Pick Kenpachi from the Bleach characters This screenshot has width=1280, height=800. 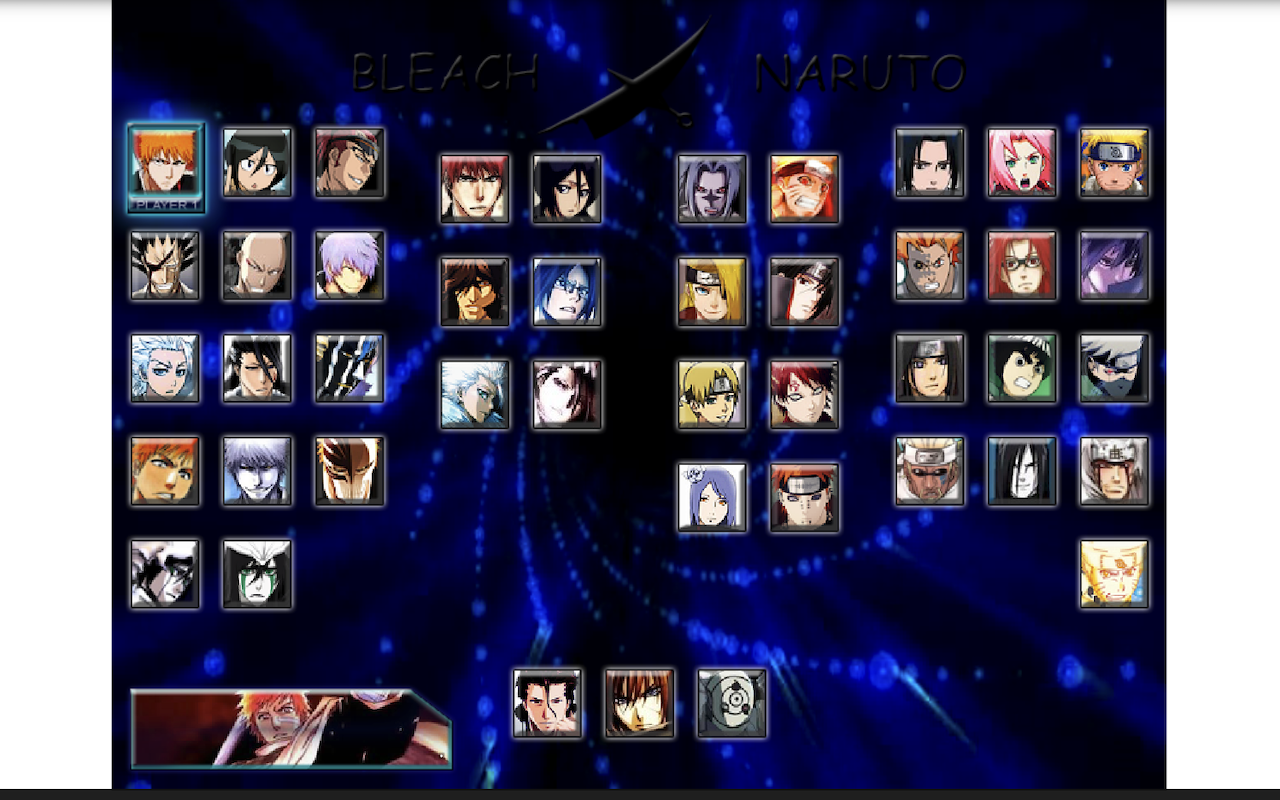pyautogui.click(x=165, y=268)
